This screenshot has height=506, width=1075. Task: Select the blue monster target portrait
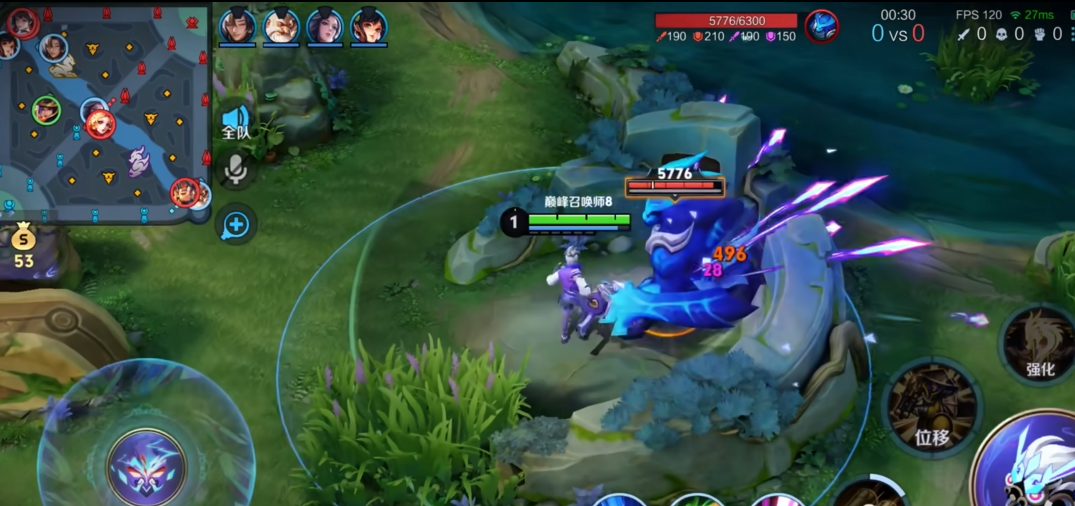point(822,25)
